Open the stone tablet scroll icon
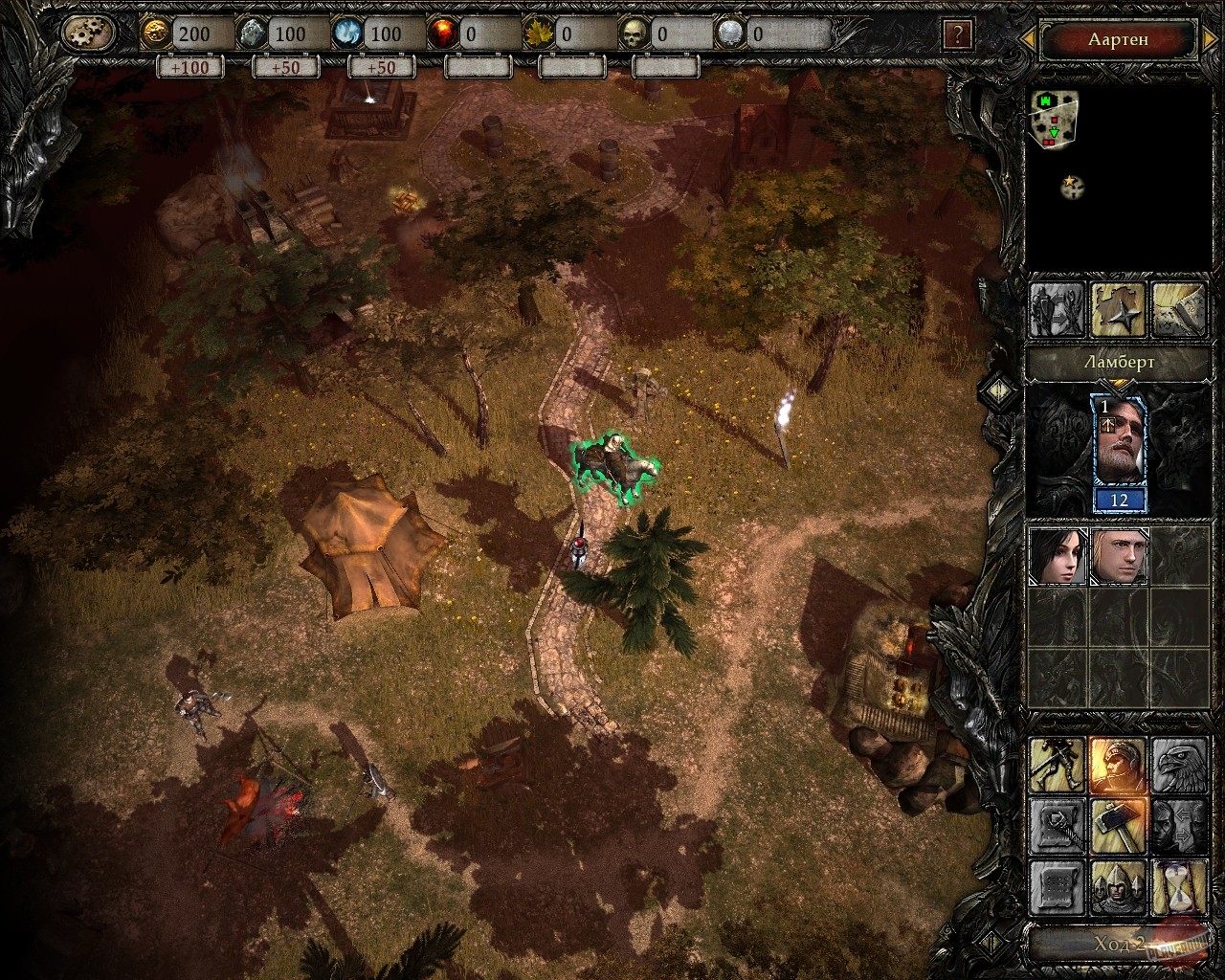Screen dimensions: 1225x980 pyautogui.click(x=1057, y=887)
